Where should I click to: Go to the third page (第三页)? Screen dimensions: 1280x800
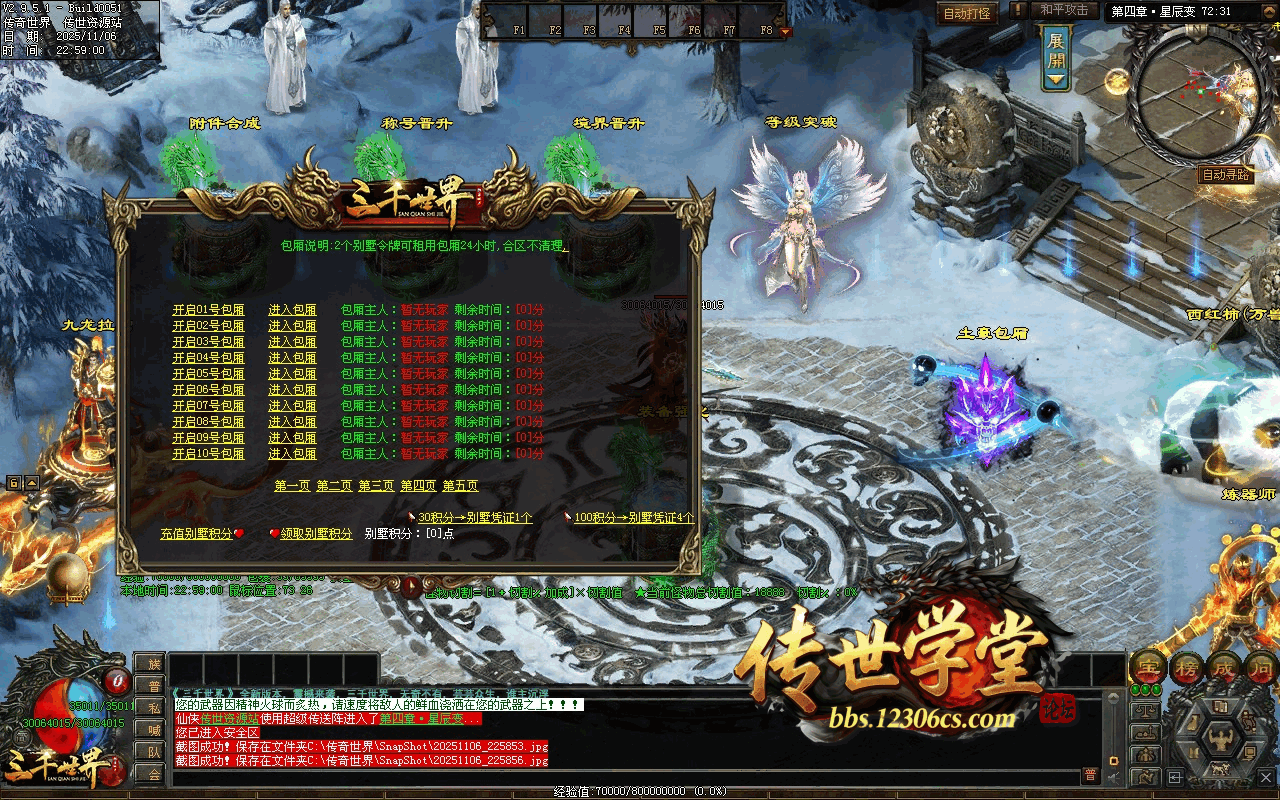pyautogui.click(x=376, y=486)
